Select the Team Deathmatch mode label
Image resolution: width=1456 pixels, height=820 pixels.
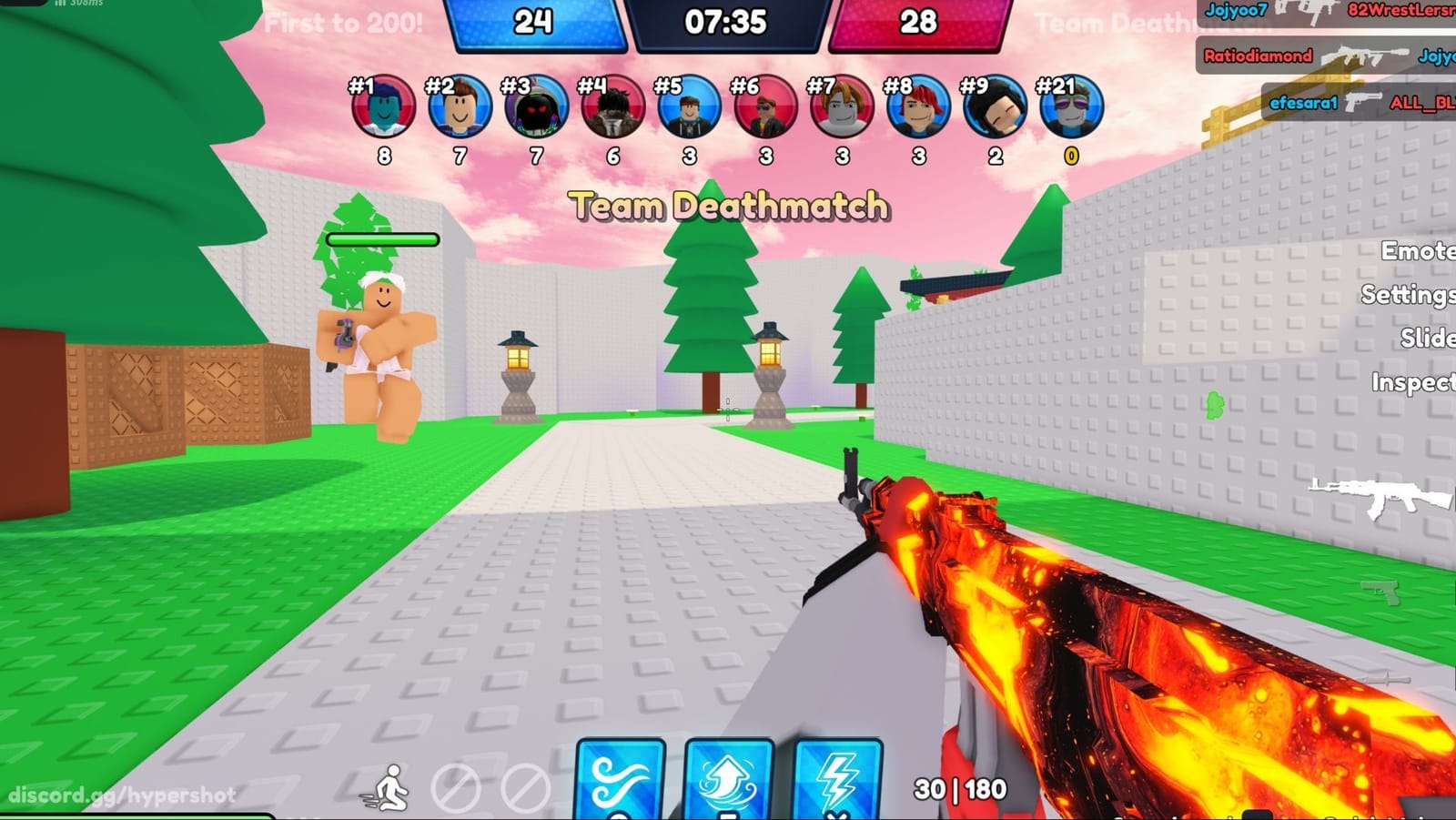[728, 206]
